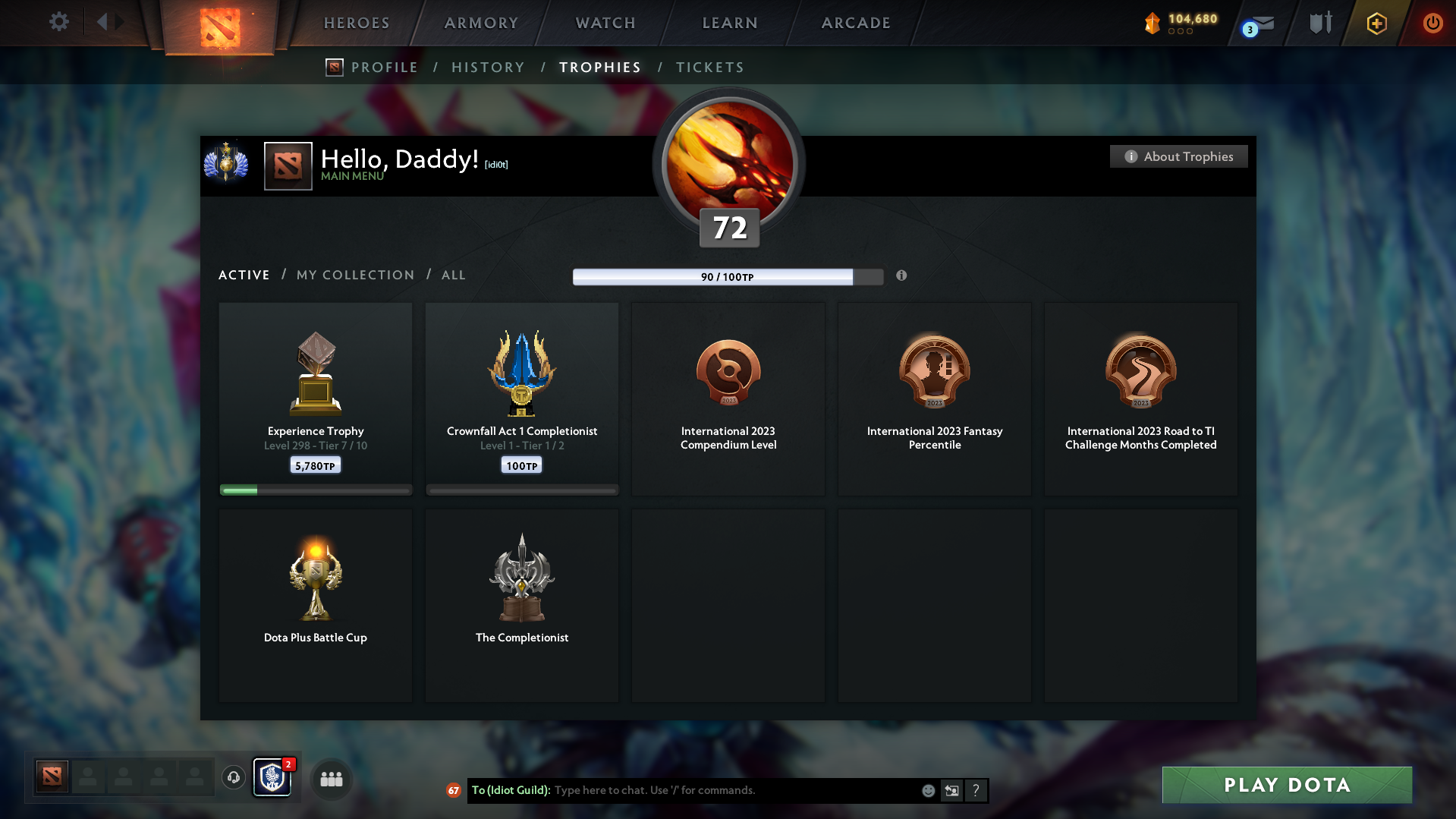Viewport: 1456px width, 819px height.
Task: Switch to the HISTORY tab
Action: (x=487, y=67)
